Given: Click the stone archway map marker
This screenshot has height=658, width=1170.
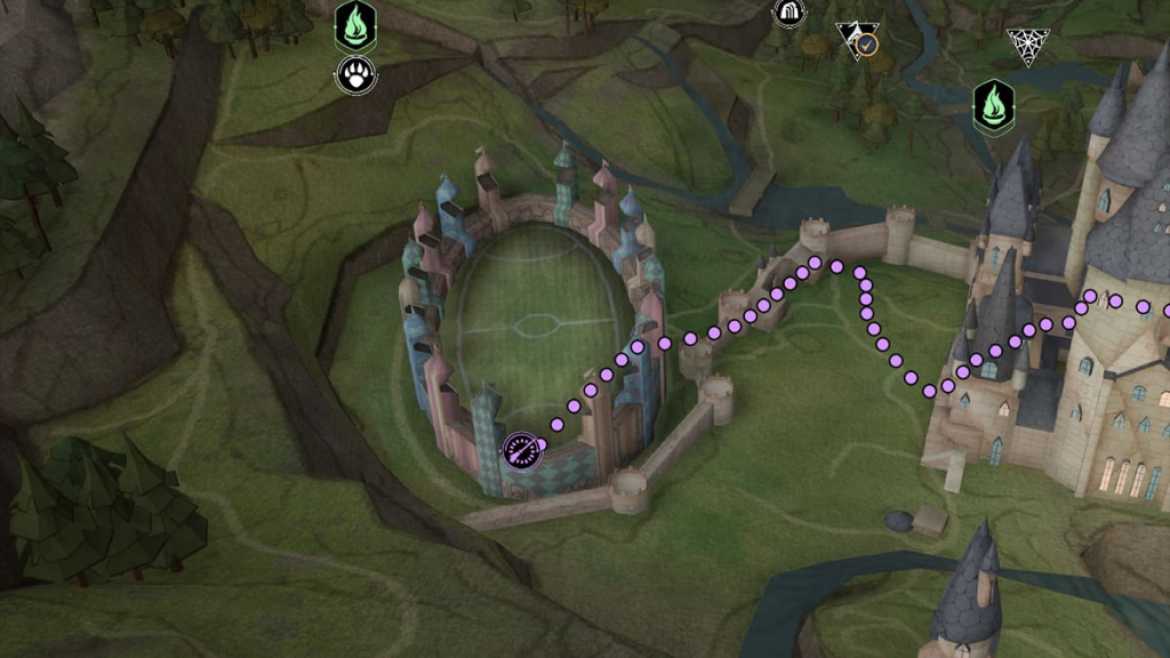Looking at the screenshot, I should [x=789, y=12].
